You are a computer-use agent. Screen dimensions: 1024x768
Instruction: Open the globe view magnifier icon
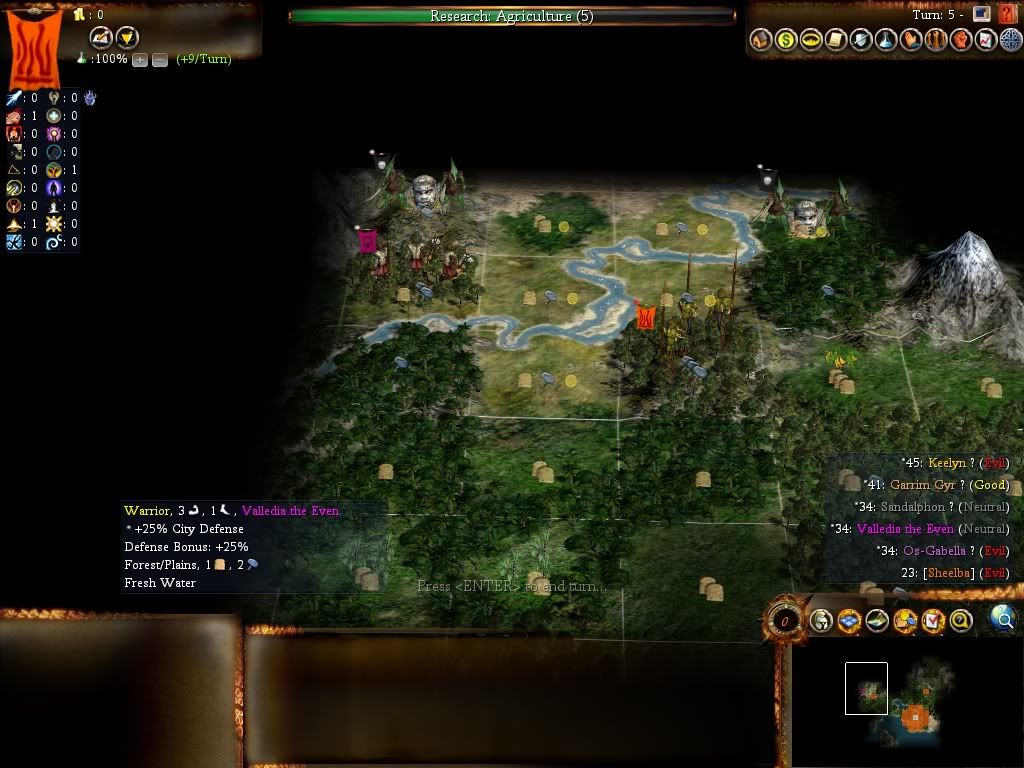(1003, 619)
